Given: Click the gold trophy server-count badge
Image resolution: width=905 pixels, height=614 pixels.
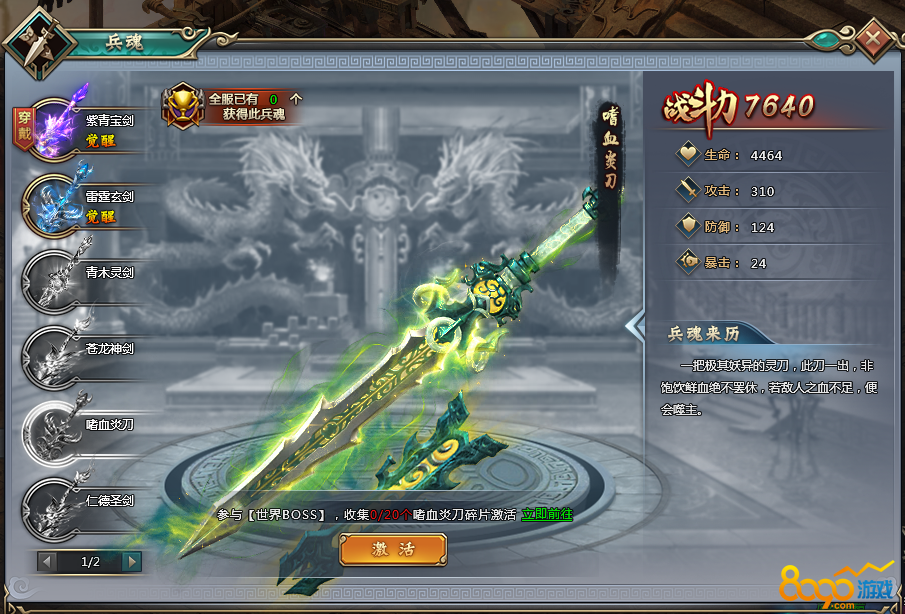Looking at the screenshot, I should [x=182, y=104].
